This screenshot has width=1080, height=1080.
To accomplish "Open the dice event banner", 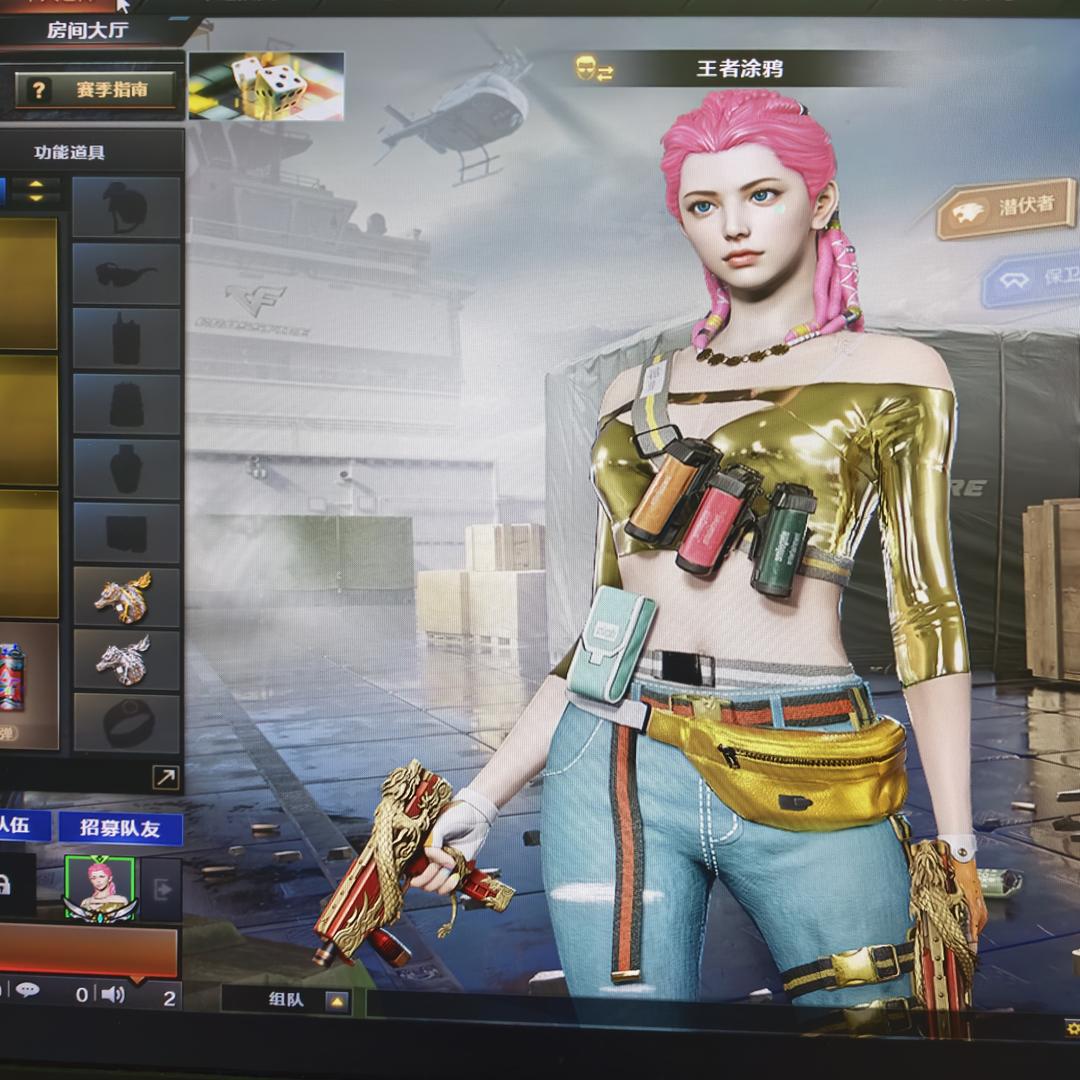I will point(266,86).
